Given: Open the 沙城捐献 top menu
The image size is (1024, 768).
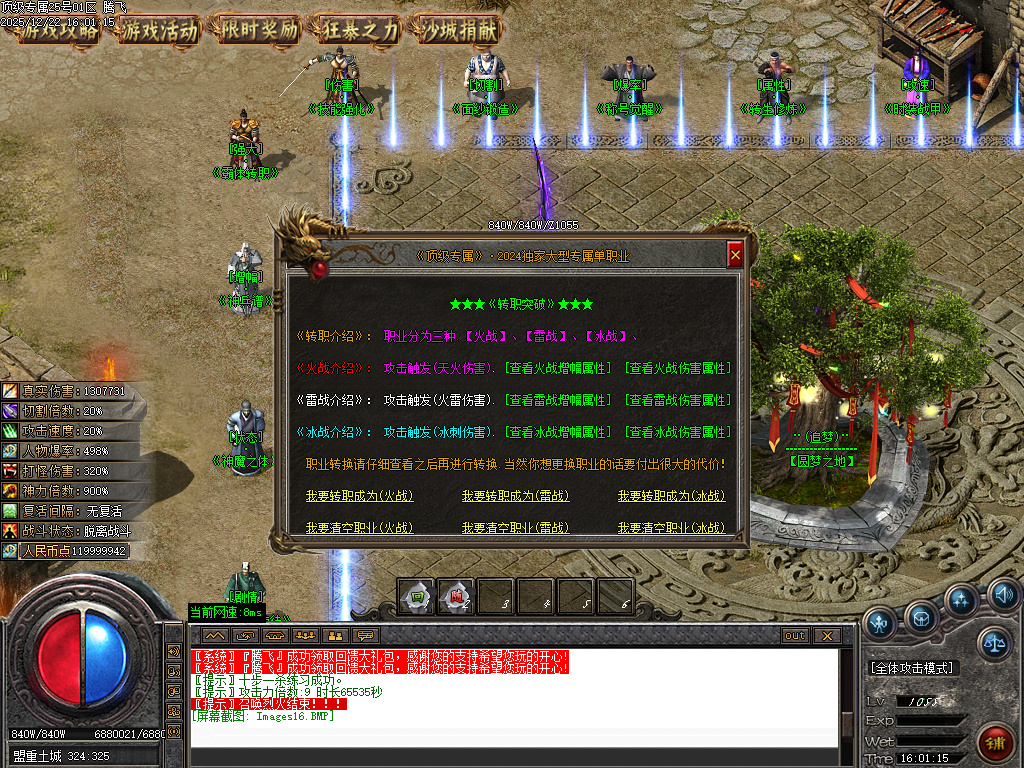Looking at the screenshot, I should [x=459, y=30].
